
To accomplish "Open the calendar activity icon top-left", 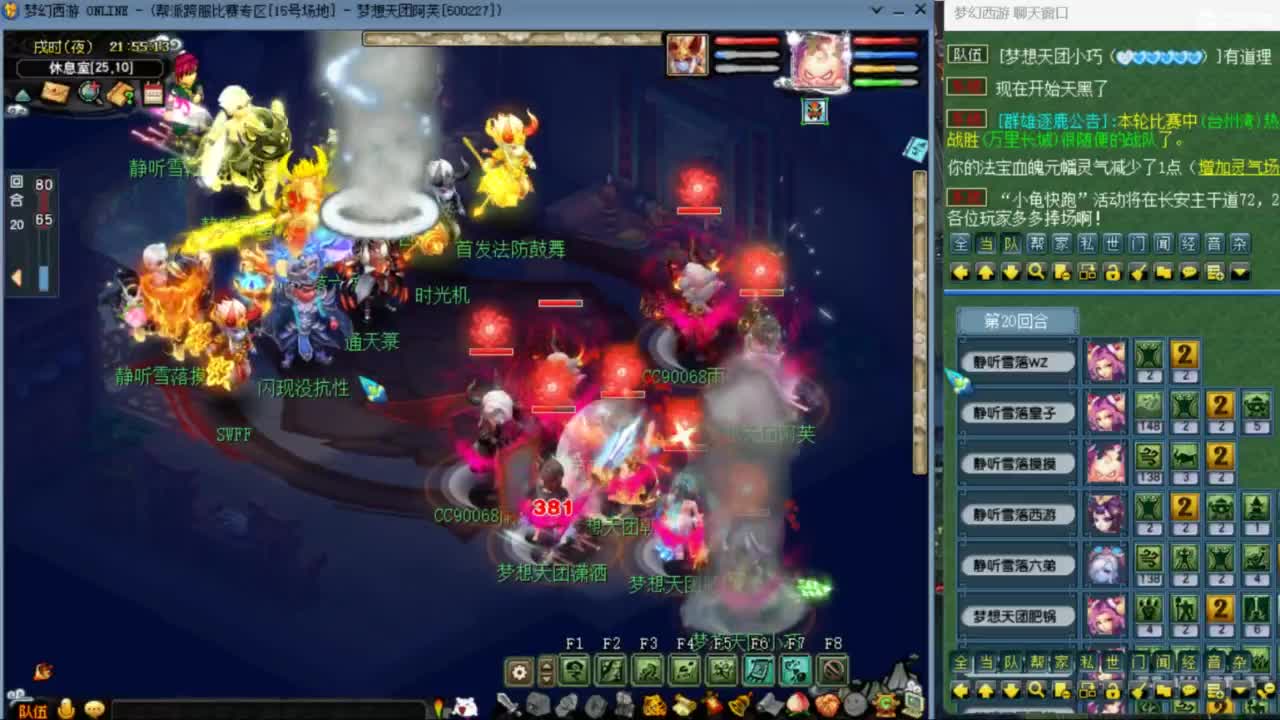I will click(x=153, y=92).
